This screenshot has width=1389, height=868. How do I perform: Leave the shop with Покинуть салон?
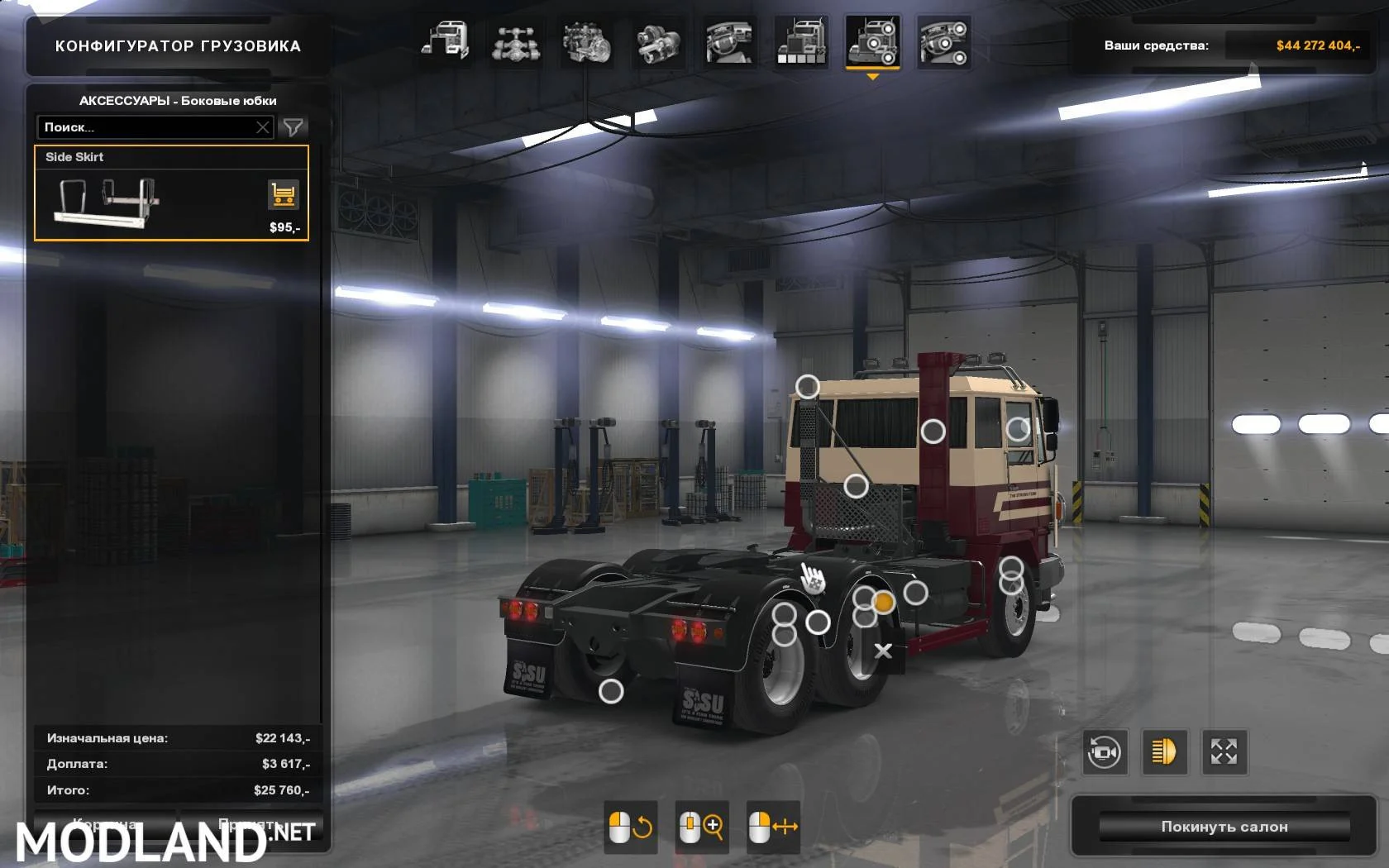point(1224,827)
